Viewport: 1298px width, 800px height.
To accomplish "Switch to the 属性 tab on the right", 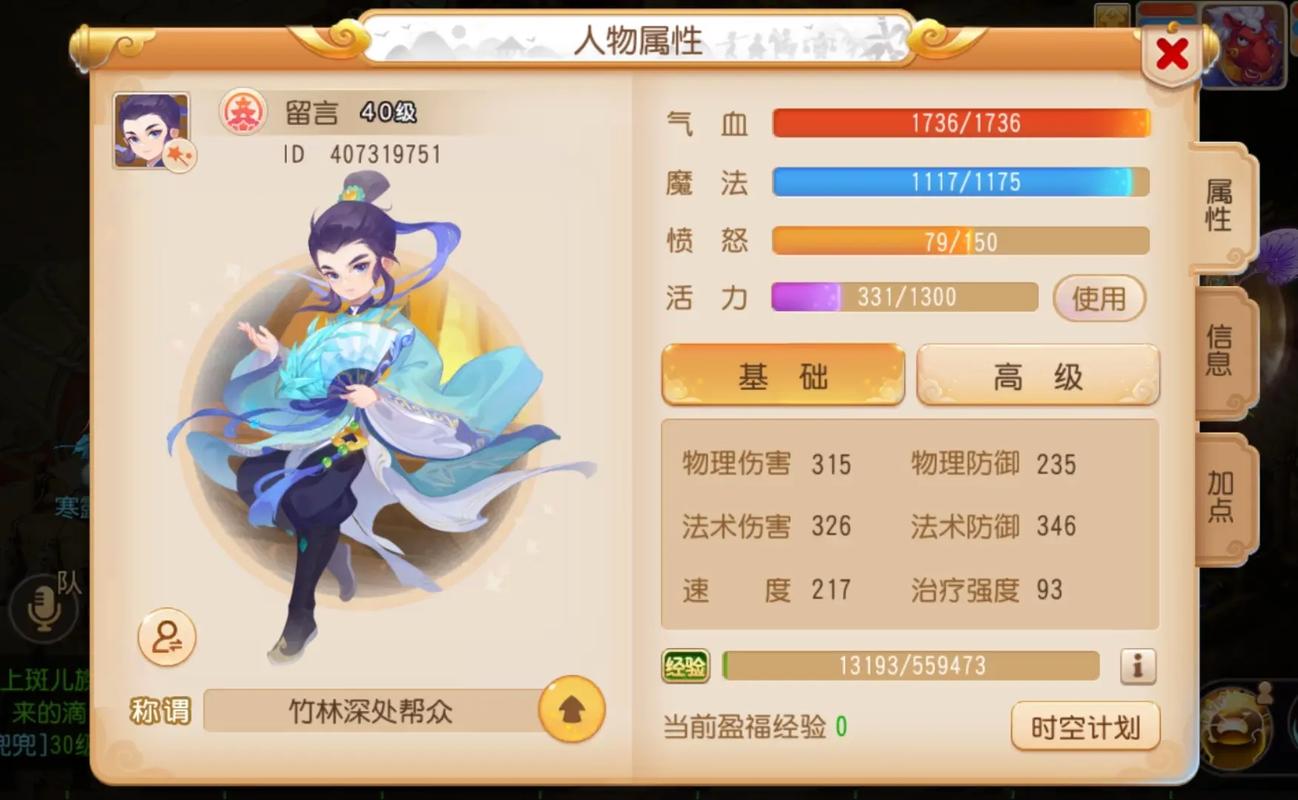I will click(1218, 207).
